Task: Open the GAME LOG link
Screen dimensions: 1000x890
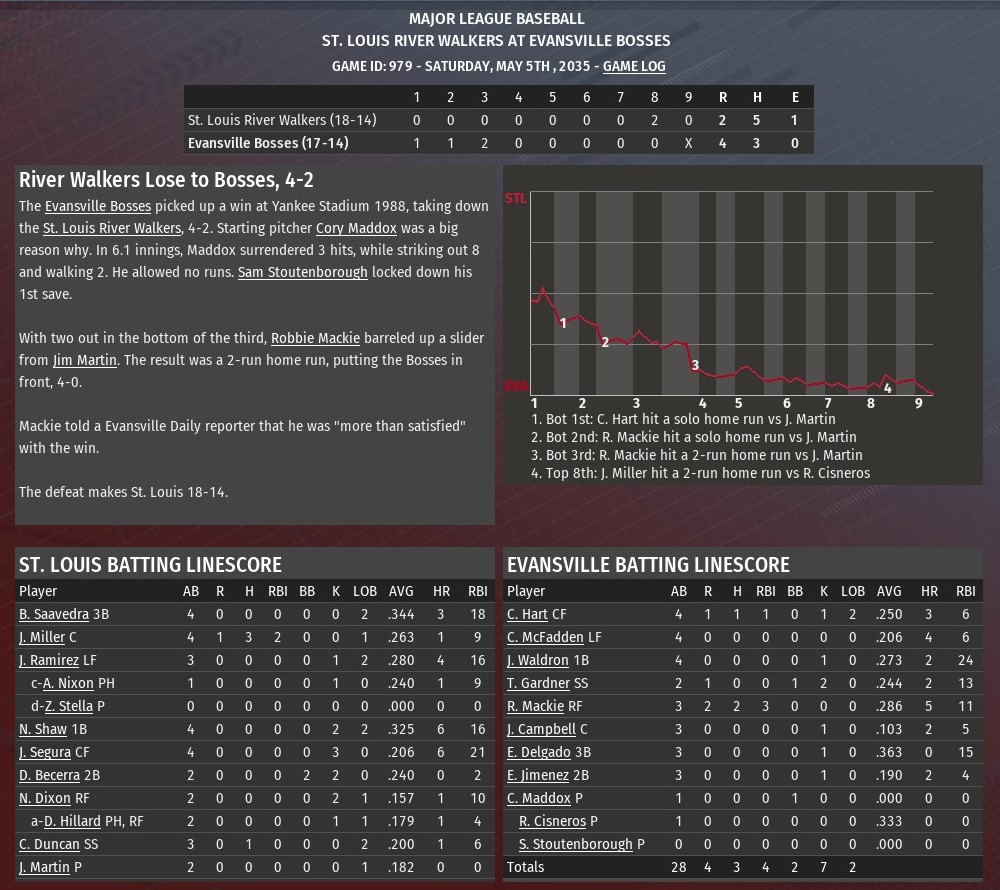Action: [x=633, y=66]
